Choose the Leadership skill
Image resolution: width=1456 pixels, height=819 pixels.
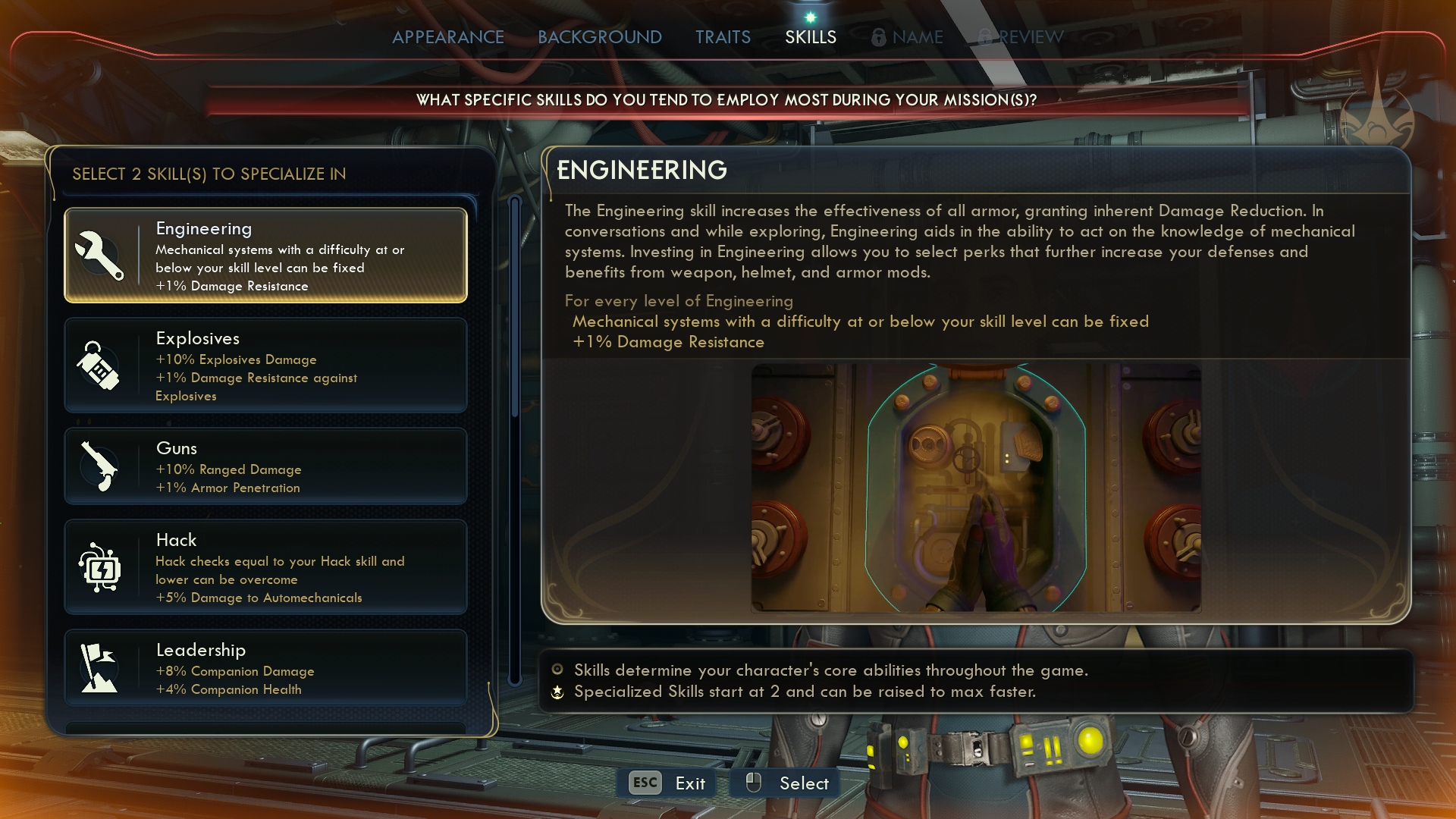[x=265, y=668]
